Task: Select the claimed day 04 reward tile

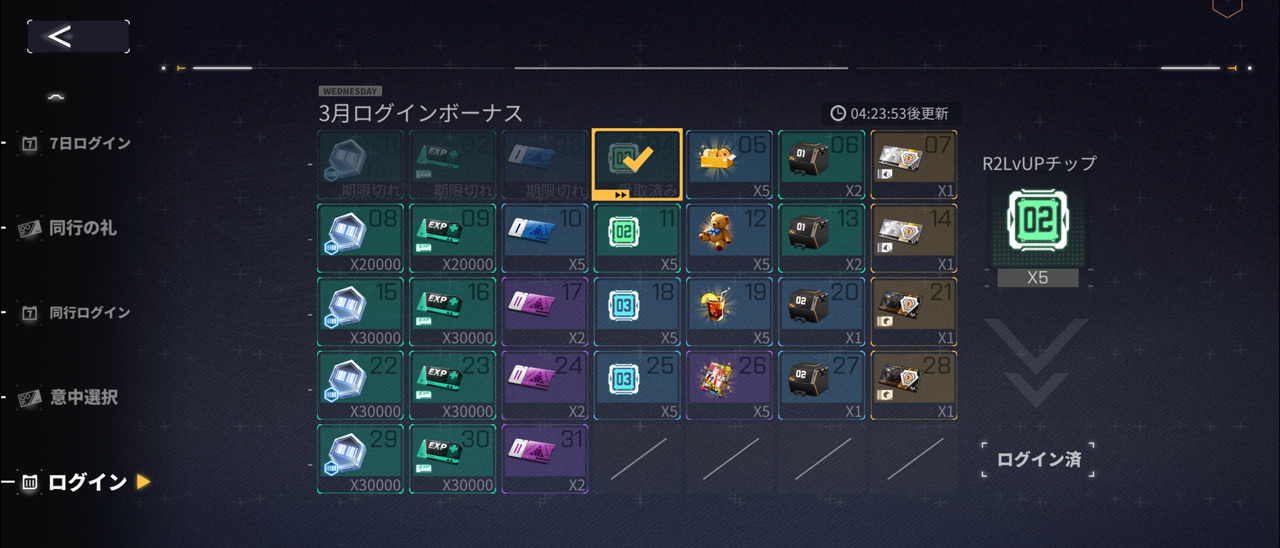Action: coord(637,164)
